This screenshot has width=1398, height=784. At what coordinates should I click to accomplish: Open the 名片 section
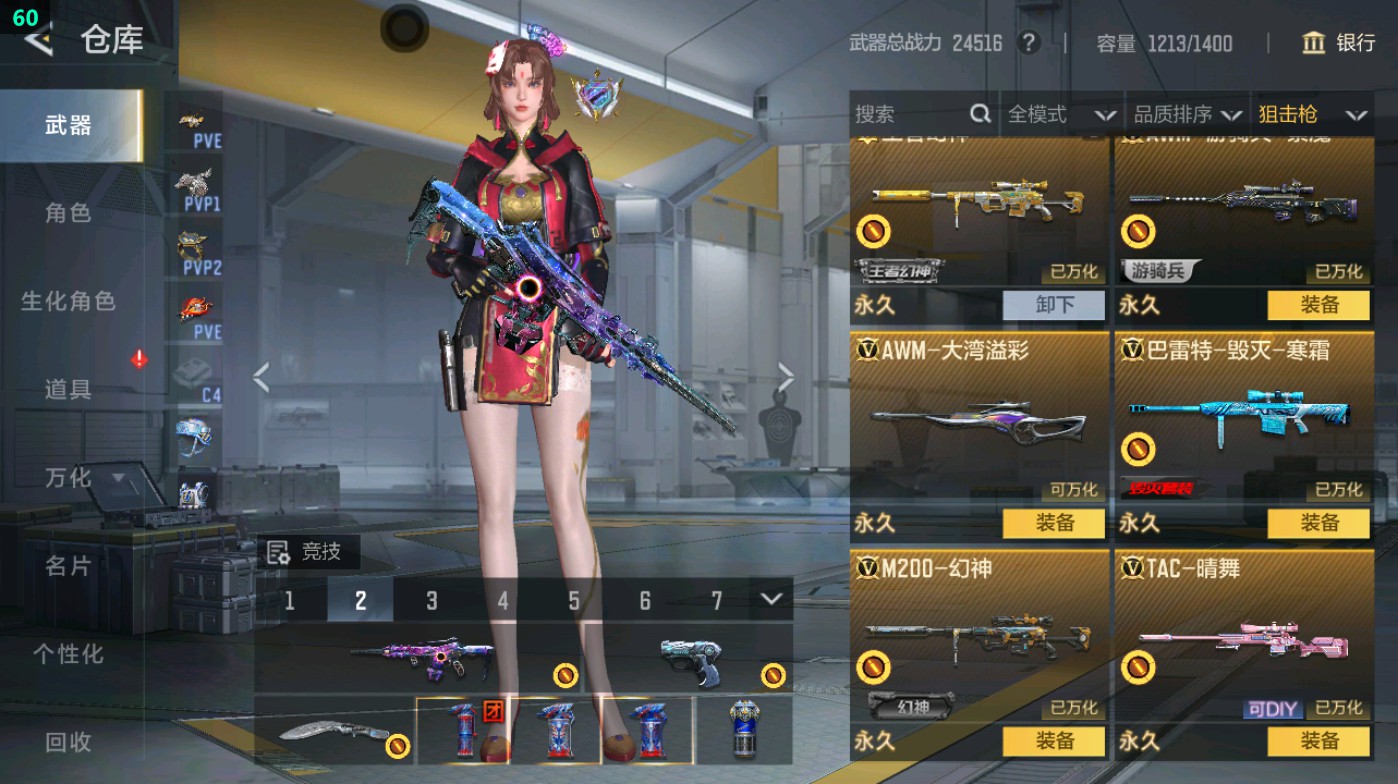(68, 566)
